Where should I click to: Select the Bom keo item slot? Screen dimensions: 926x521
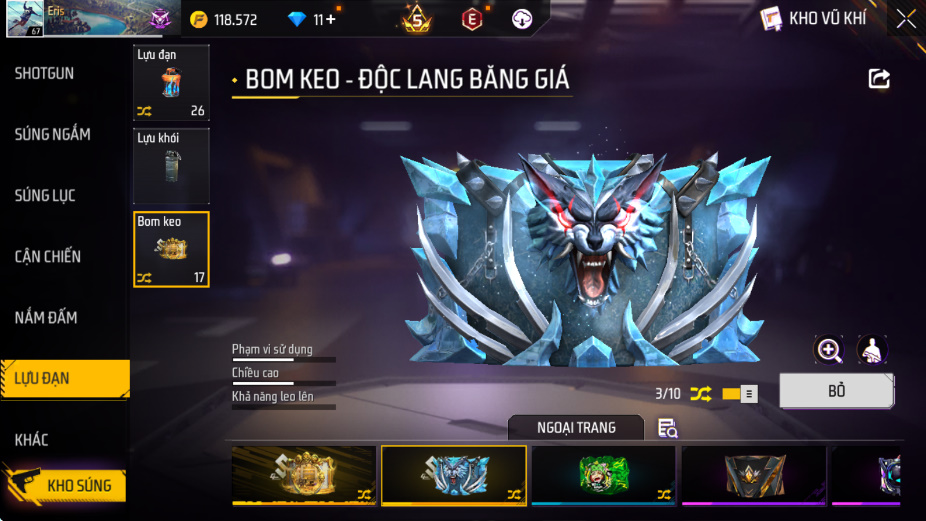(171, 249)
